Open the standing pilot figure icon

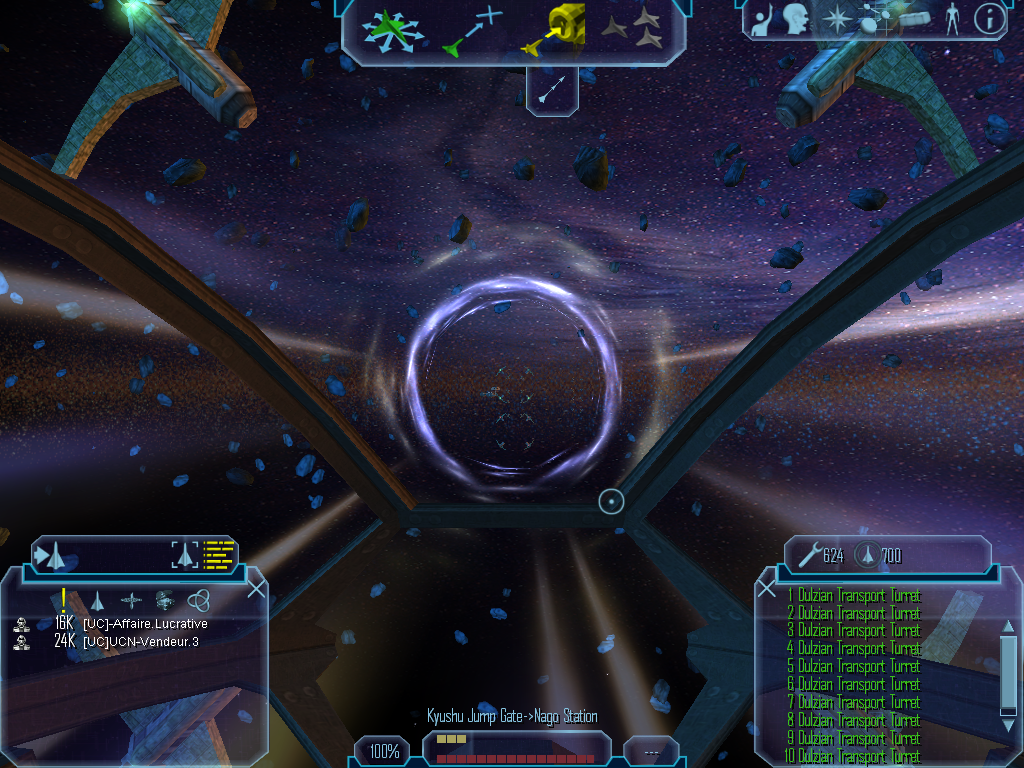(951, 20)
